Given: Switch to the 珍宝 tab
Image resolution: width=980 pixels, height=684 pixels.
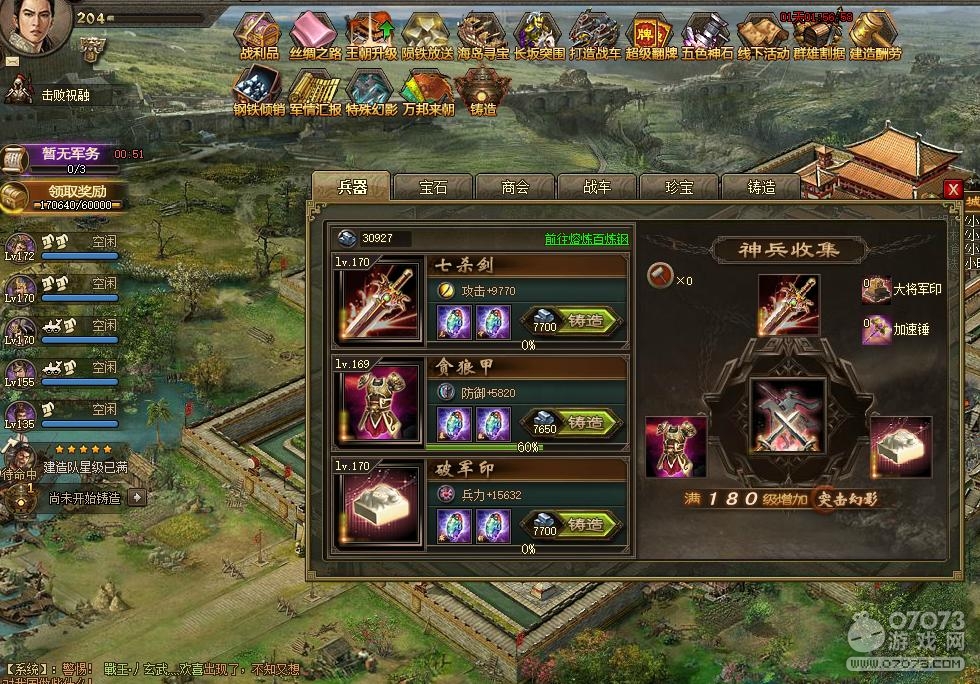Looking at the screenshot, I should pos(679,187).
